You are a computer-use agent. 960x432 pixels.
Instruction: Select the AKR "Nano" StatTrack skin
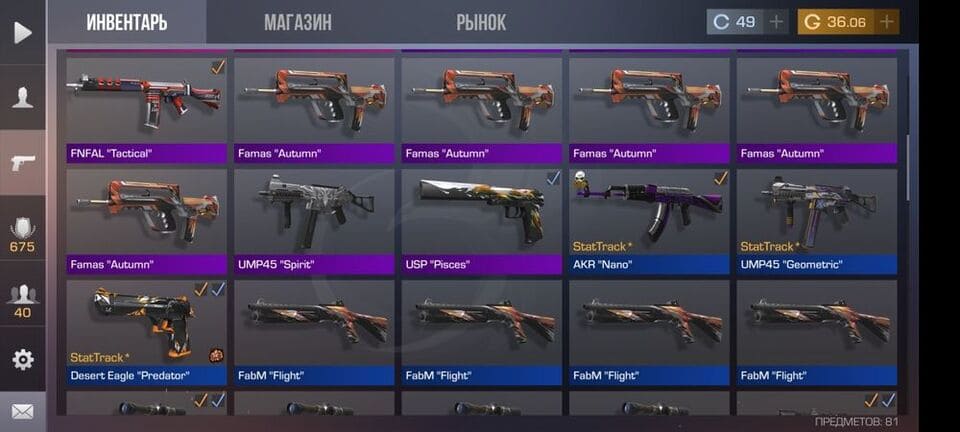click(649, 220)
